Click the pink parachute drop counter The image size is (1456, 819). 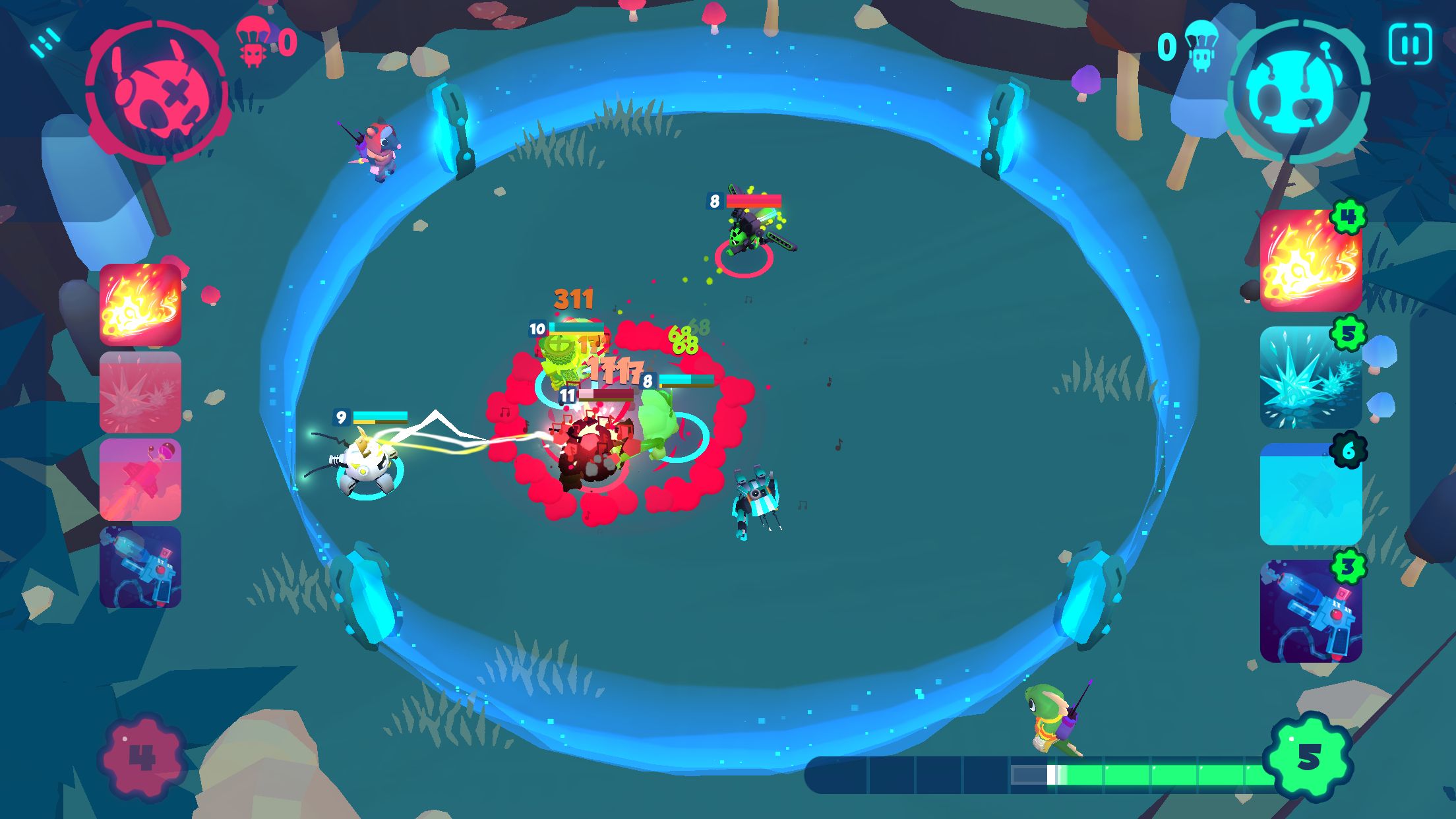click(264, 43)
